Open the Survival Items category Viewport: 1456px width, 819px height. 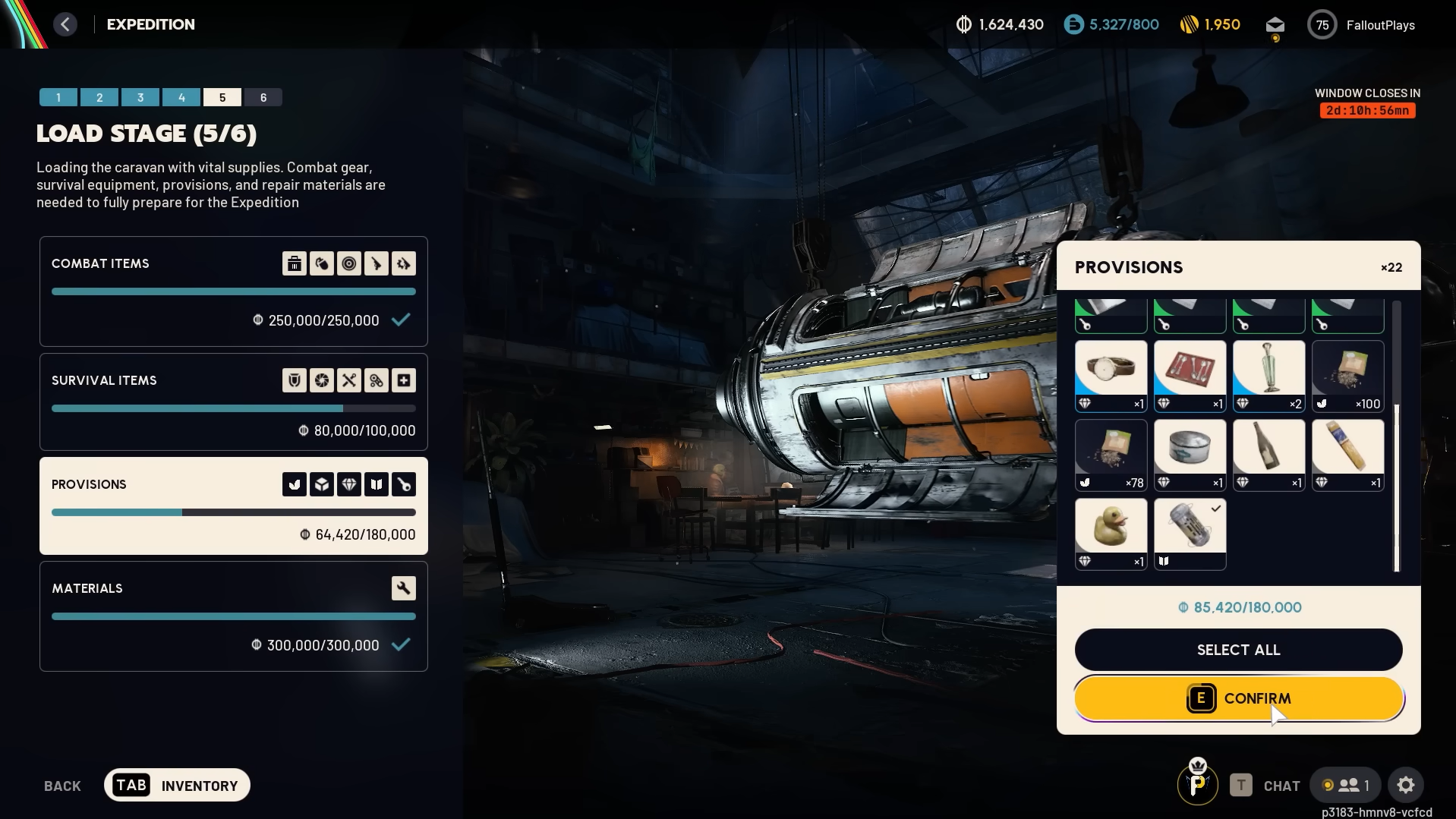(x=233, y=402)
